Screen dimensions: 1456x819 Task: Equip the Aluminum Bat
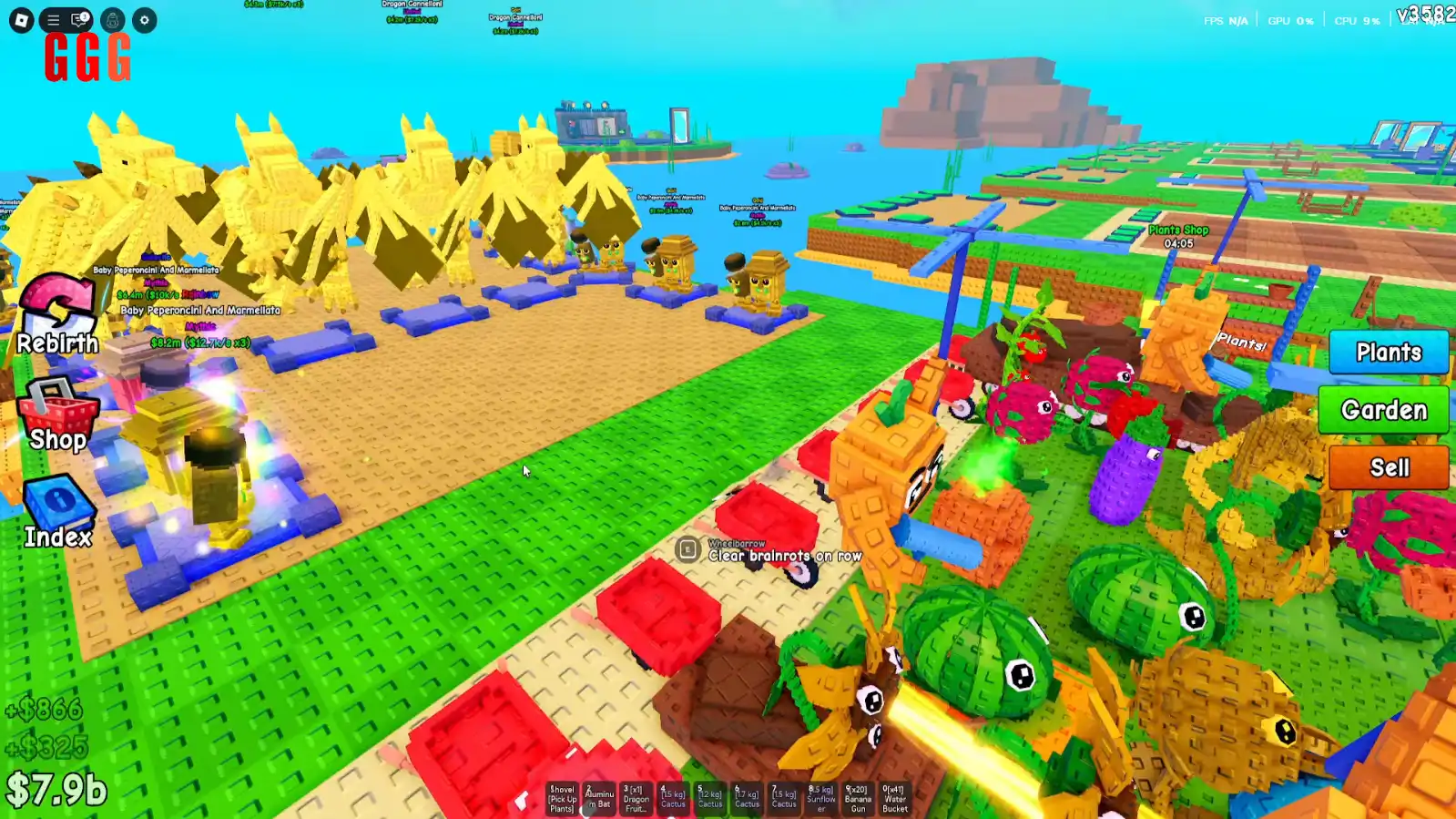(599, 799)
